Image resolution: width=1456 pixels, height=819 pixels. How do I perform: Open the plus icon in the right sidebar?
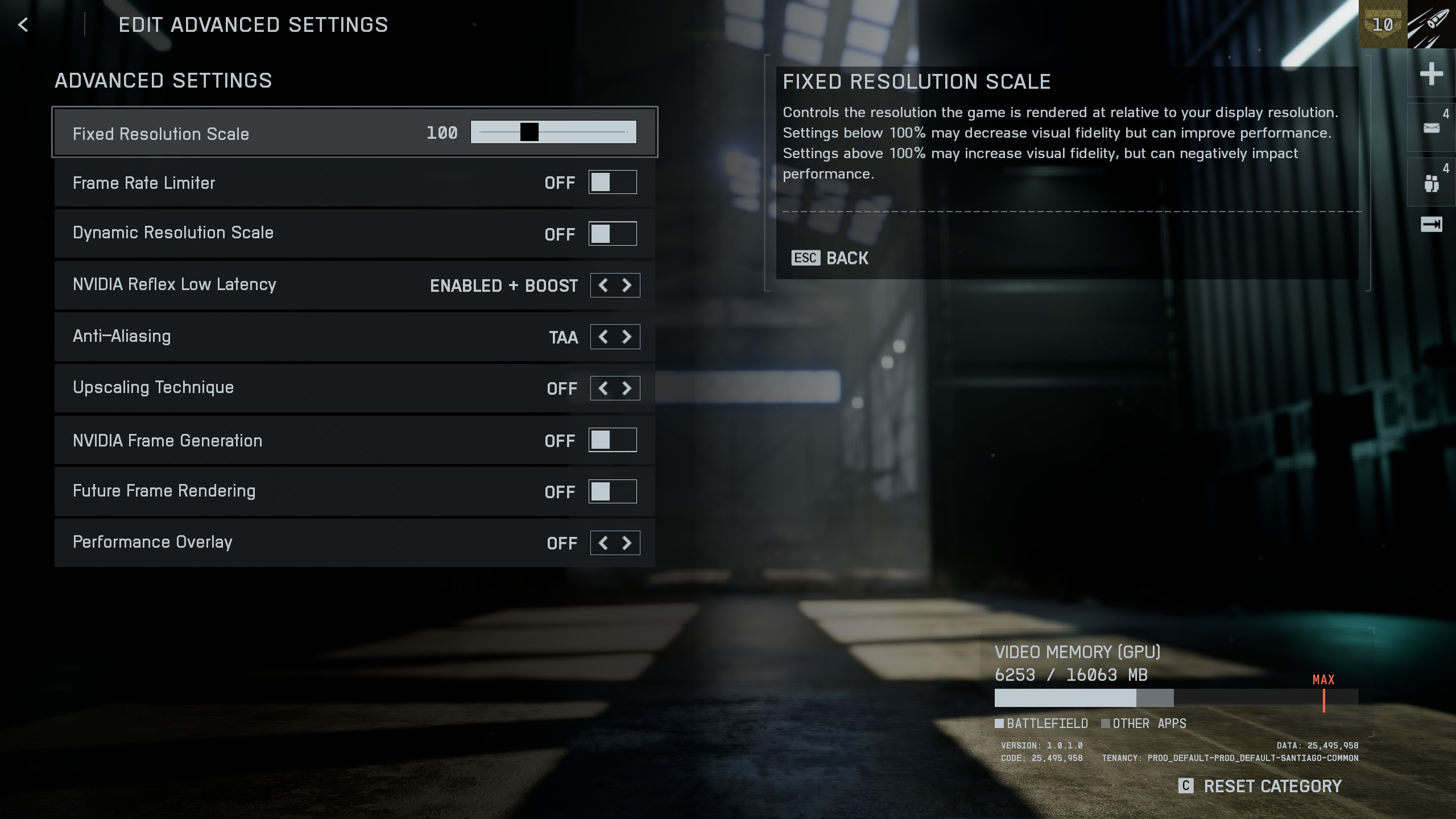[x=1431, y=74]
